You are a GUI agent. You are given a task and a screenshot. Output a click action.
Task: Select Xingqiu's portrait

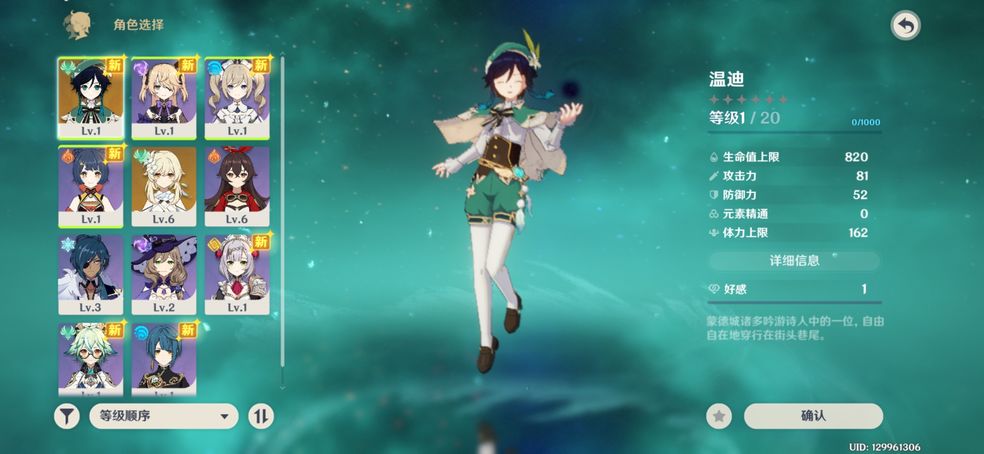tap(164, 355)
